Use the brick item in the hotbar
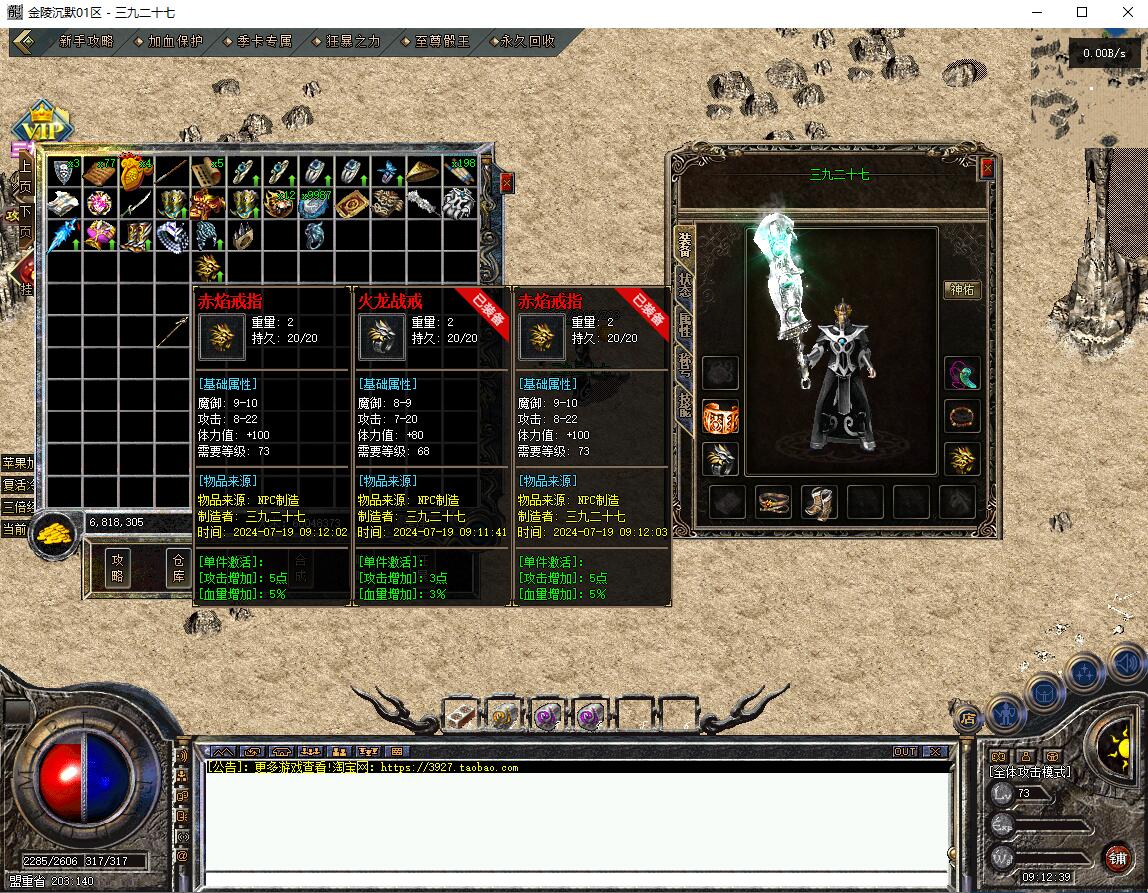Image resolution: width=1148 pixels, height=893 pixels. [458, 714]
